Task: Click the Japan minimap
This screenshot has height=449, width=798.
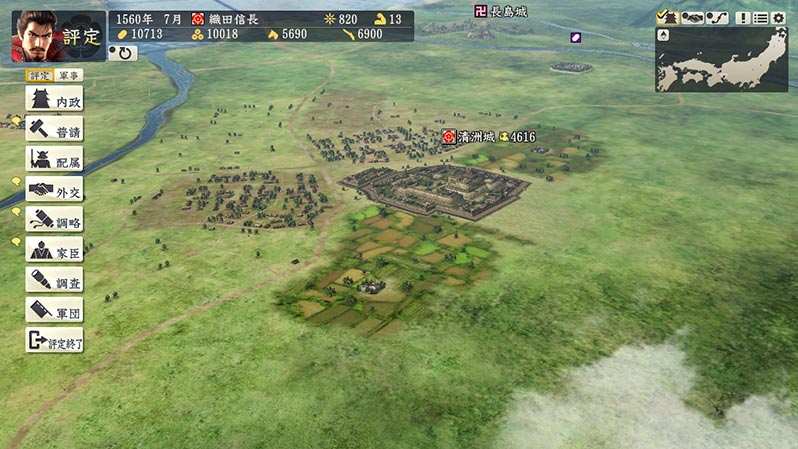Action: pos(722,60)
